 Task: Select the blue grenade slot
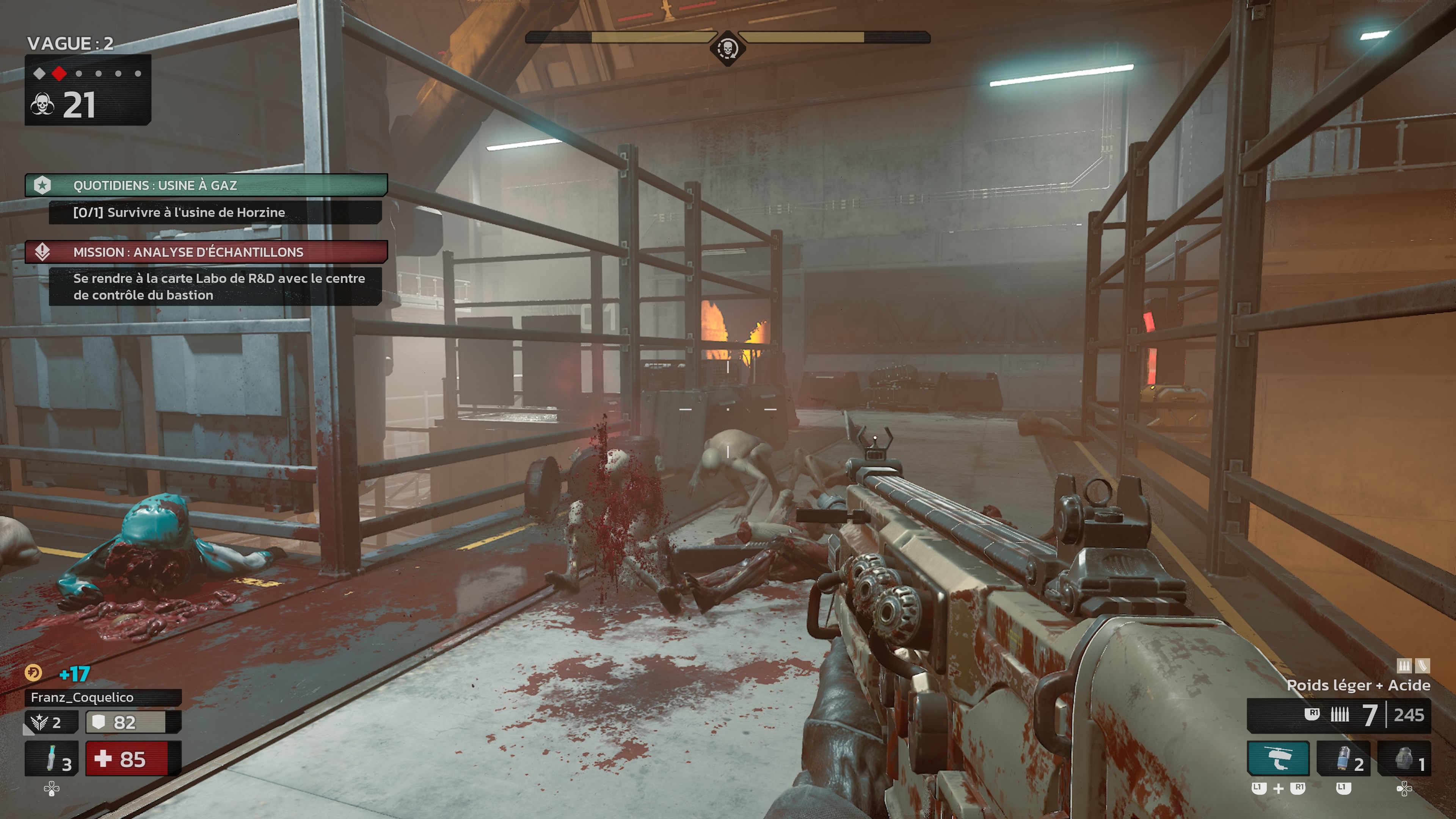click(1343, 758)
